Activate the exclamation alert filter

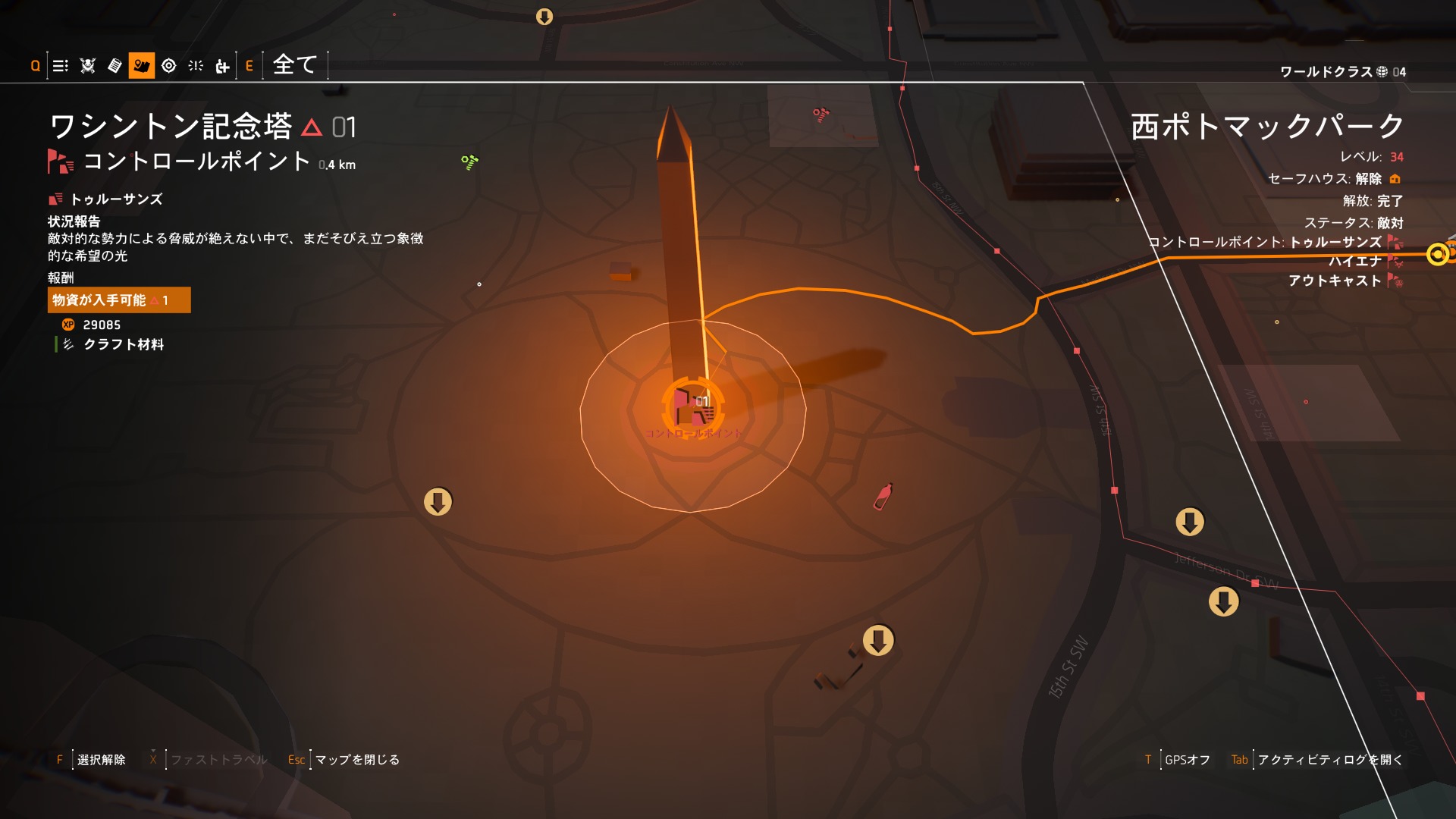[x=196, y=66]
